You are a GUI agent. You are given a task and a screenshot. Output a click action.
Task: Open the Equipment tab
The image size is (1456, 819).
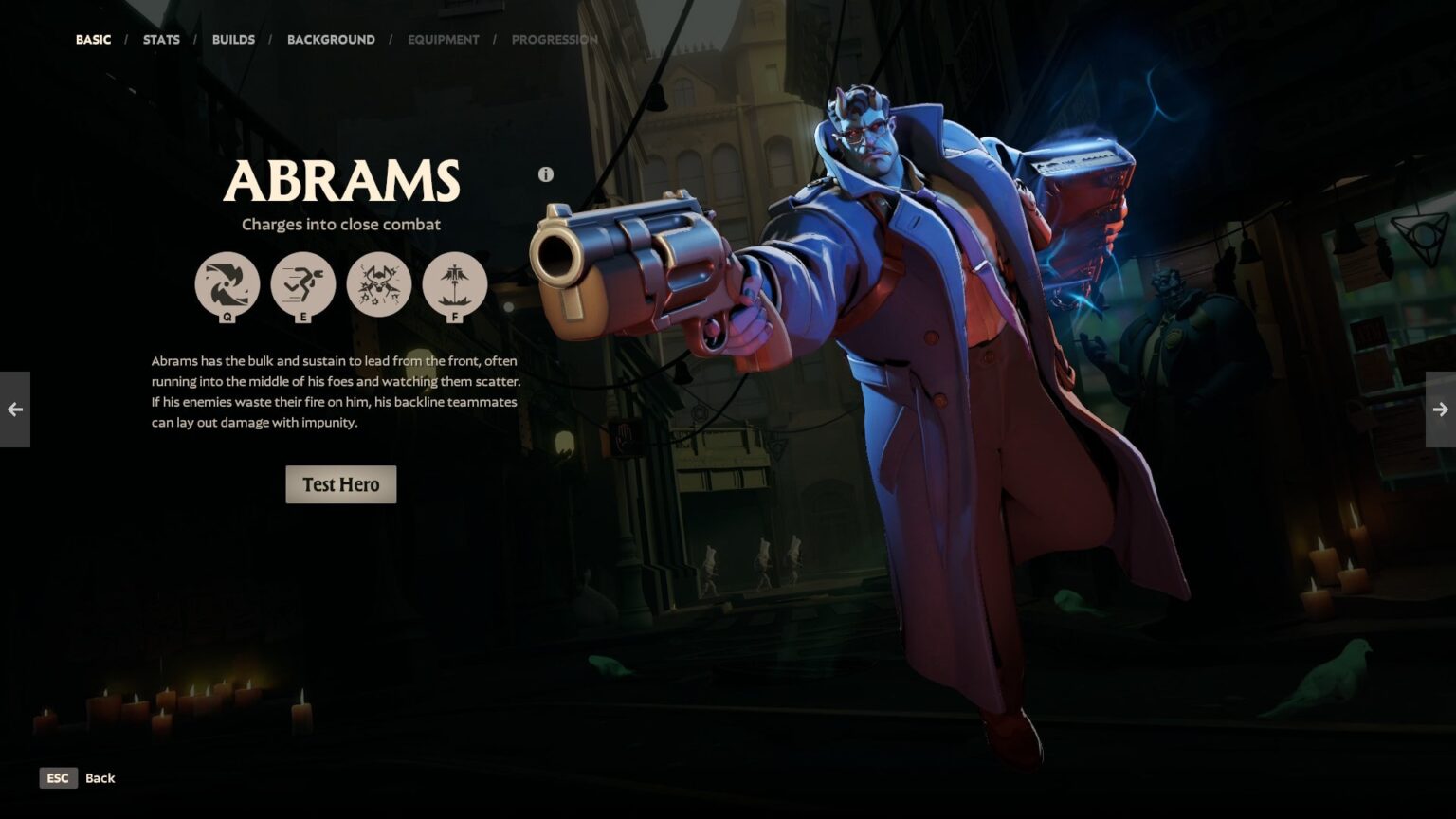443,40
